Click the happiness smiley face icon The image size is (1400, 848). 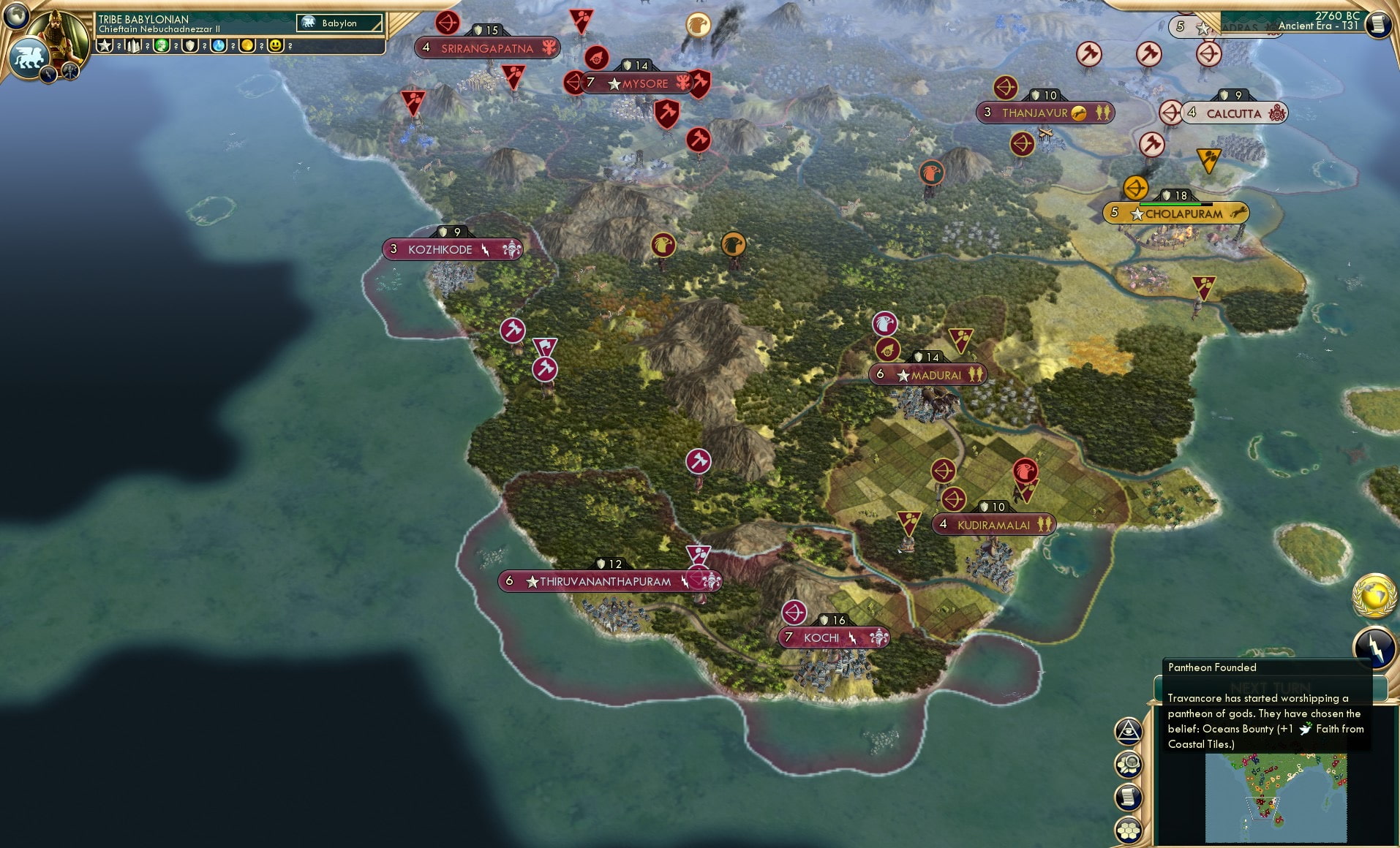point(276,45)
